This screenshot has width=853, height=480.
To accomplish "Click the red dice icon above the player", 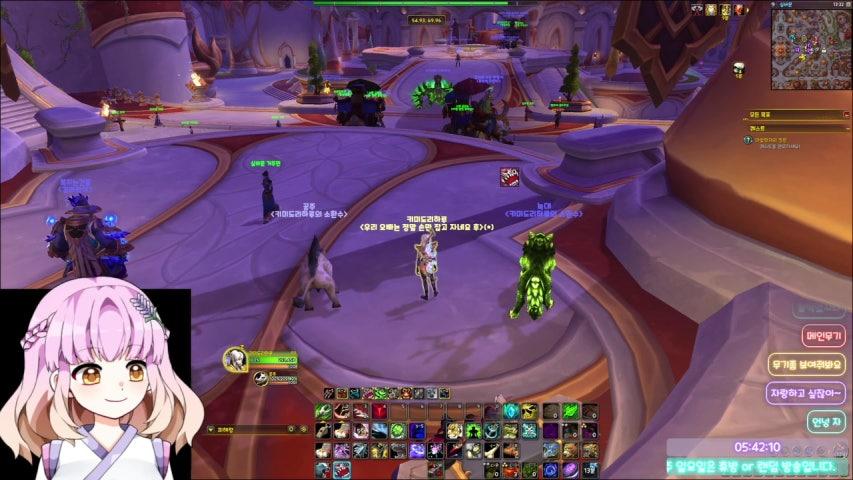I will (x=510, y=177).
